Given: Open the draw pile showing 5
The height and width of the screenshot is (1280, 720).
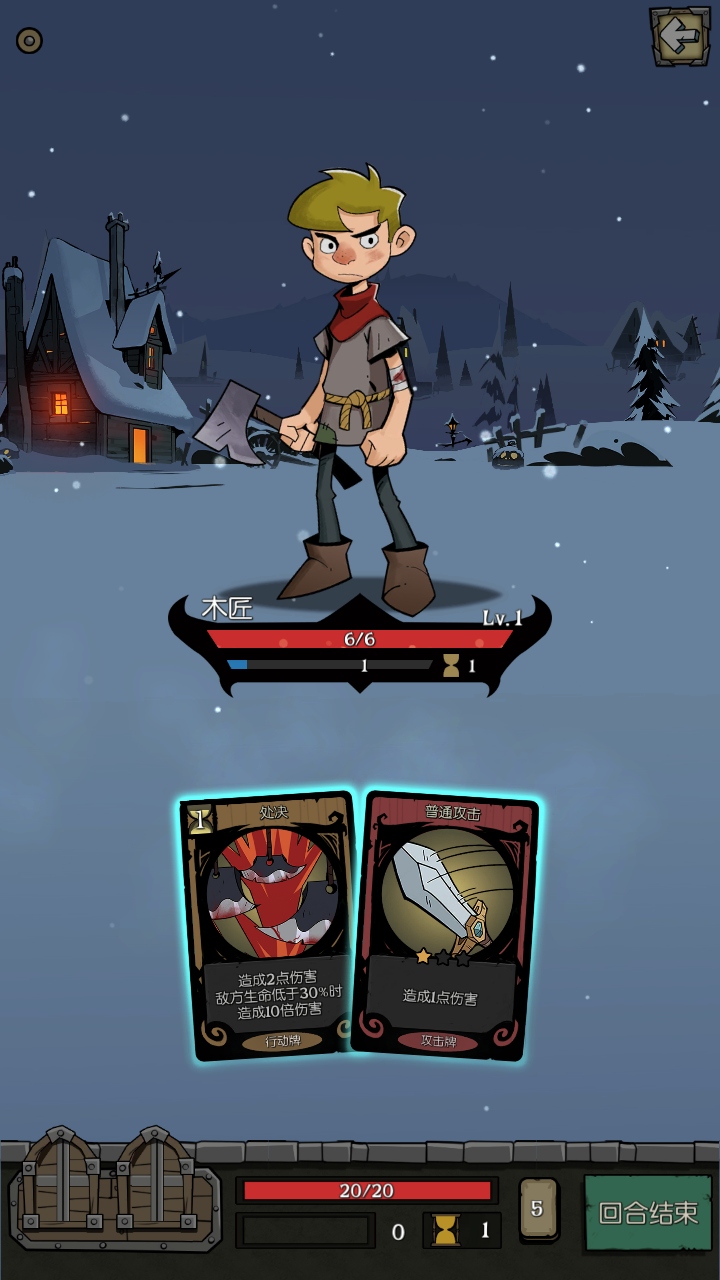Looking at the screenshot, I should (538, 1209).
